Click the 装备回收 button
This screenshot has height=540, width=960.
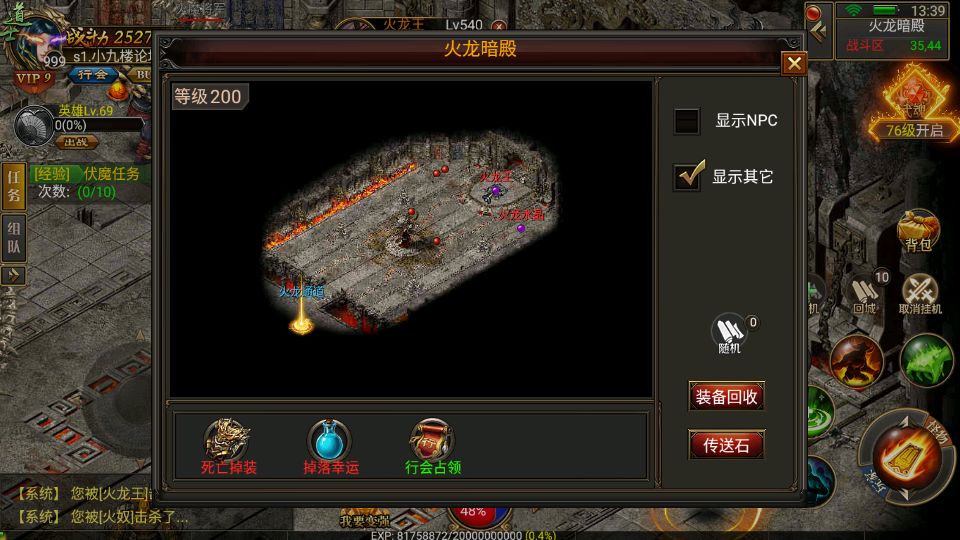tap(727, 396)
